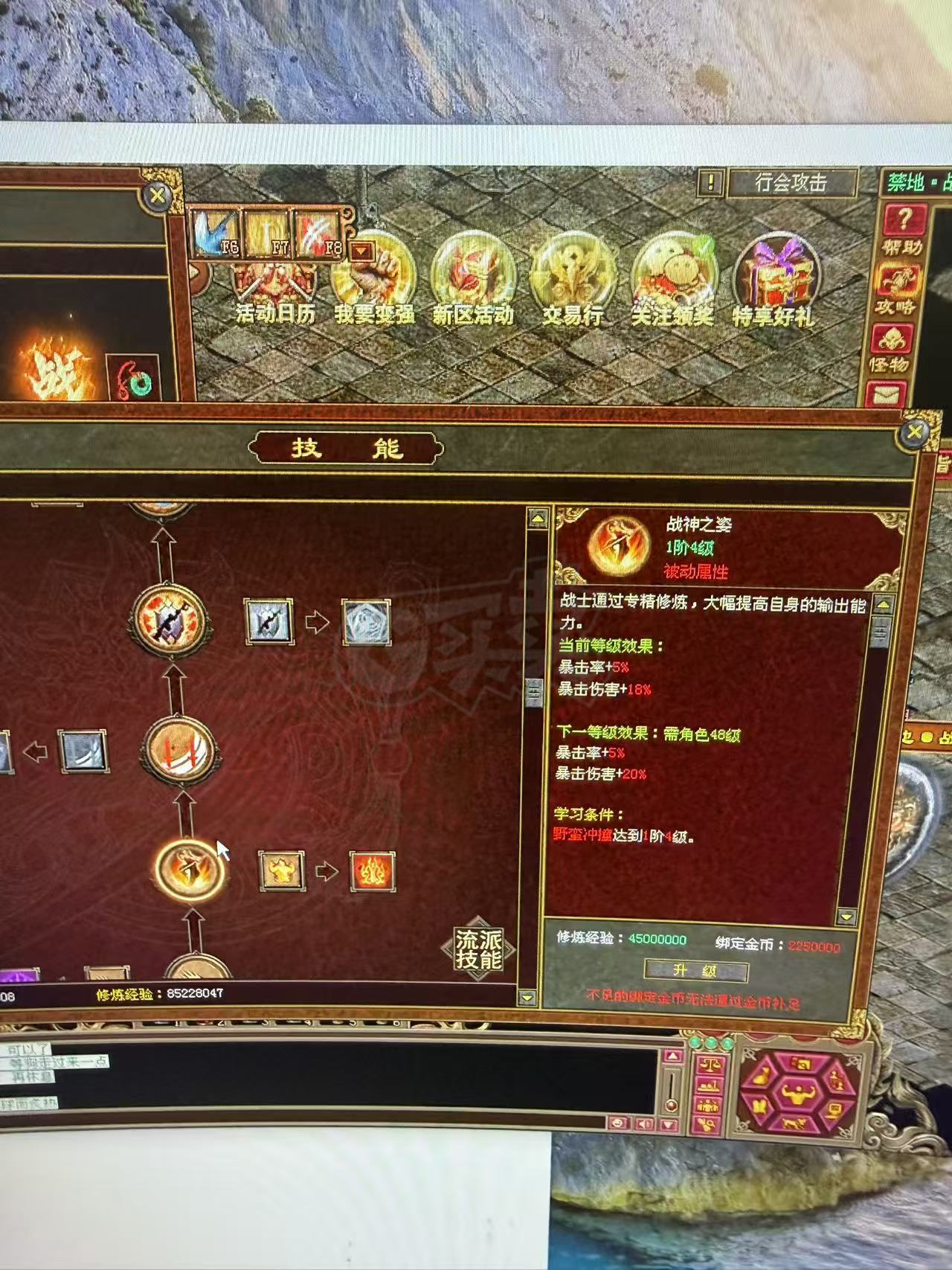952x1270 pixels.
Task: Open the bag icon in the hexagon panel
Action: pos(760,1077)
